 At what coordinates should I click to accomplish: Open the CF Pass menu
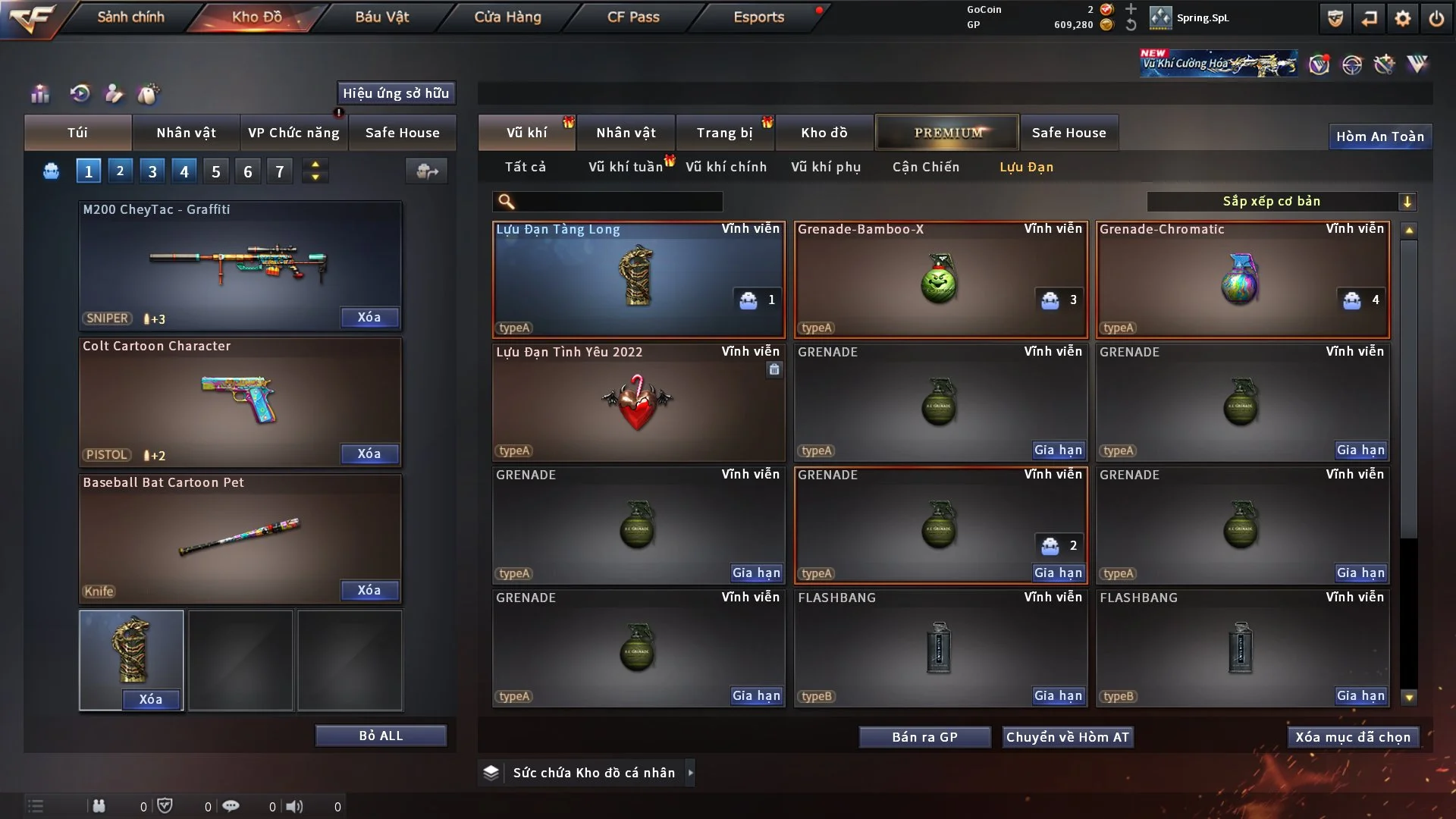633,17
